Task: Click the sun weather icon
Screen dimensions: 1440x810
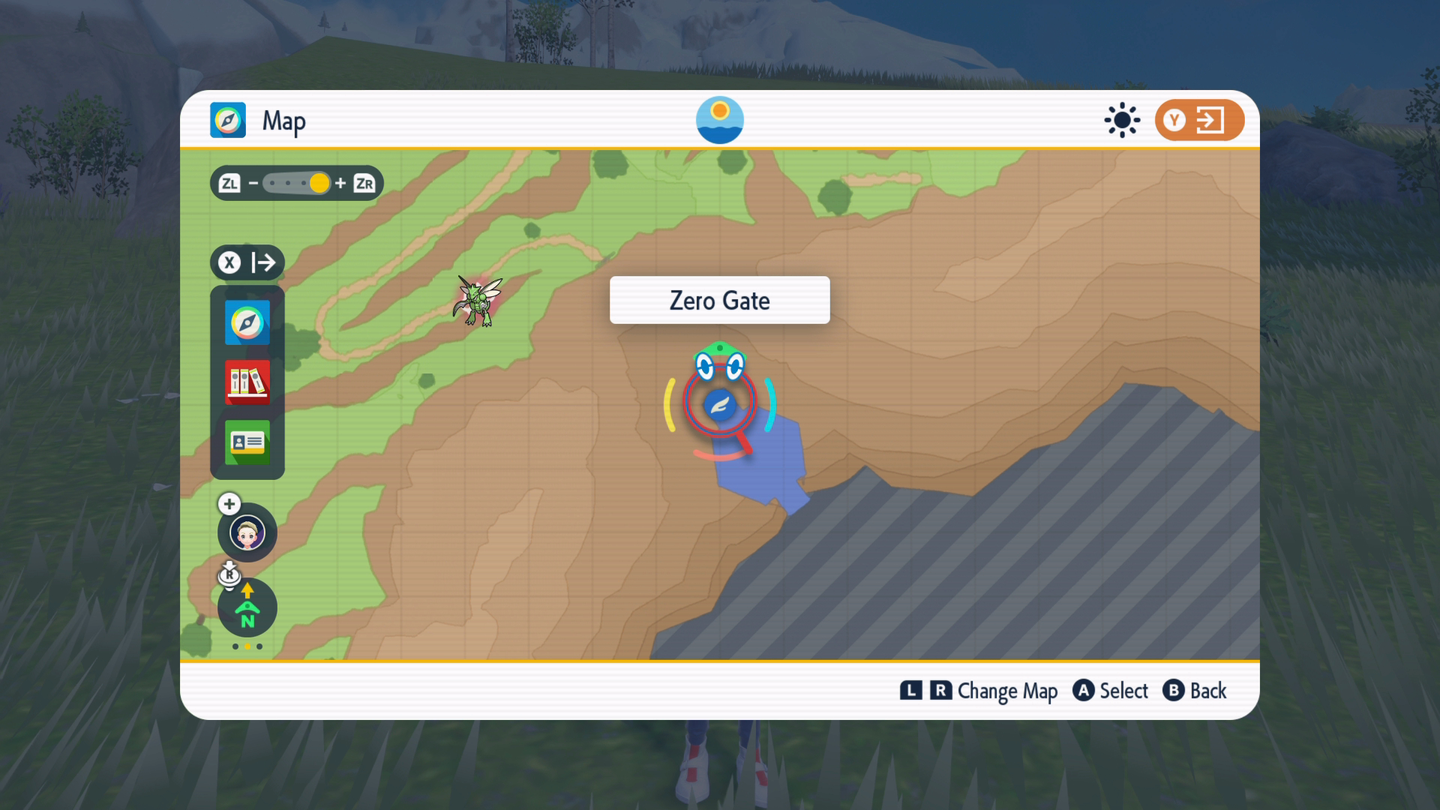Action: 1122,121
